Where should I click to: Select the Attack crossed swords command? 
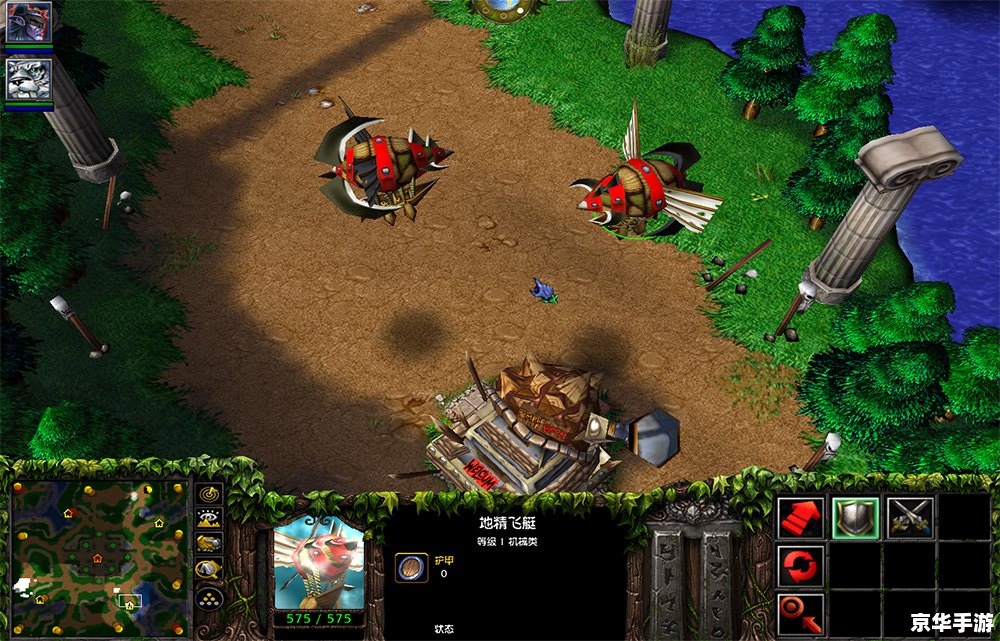909,518
